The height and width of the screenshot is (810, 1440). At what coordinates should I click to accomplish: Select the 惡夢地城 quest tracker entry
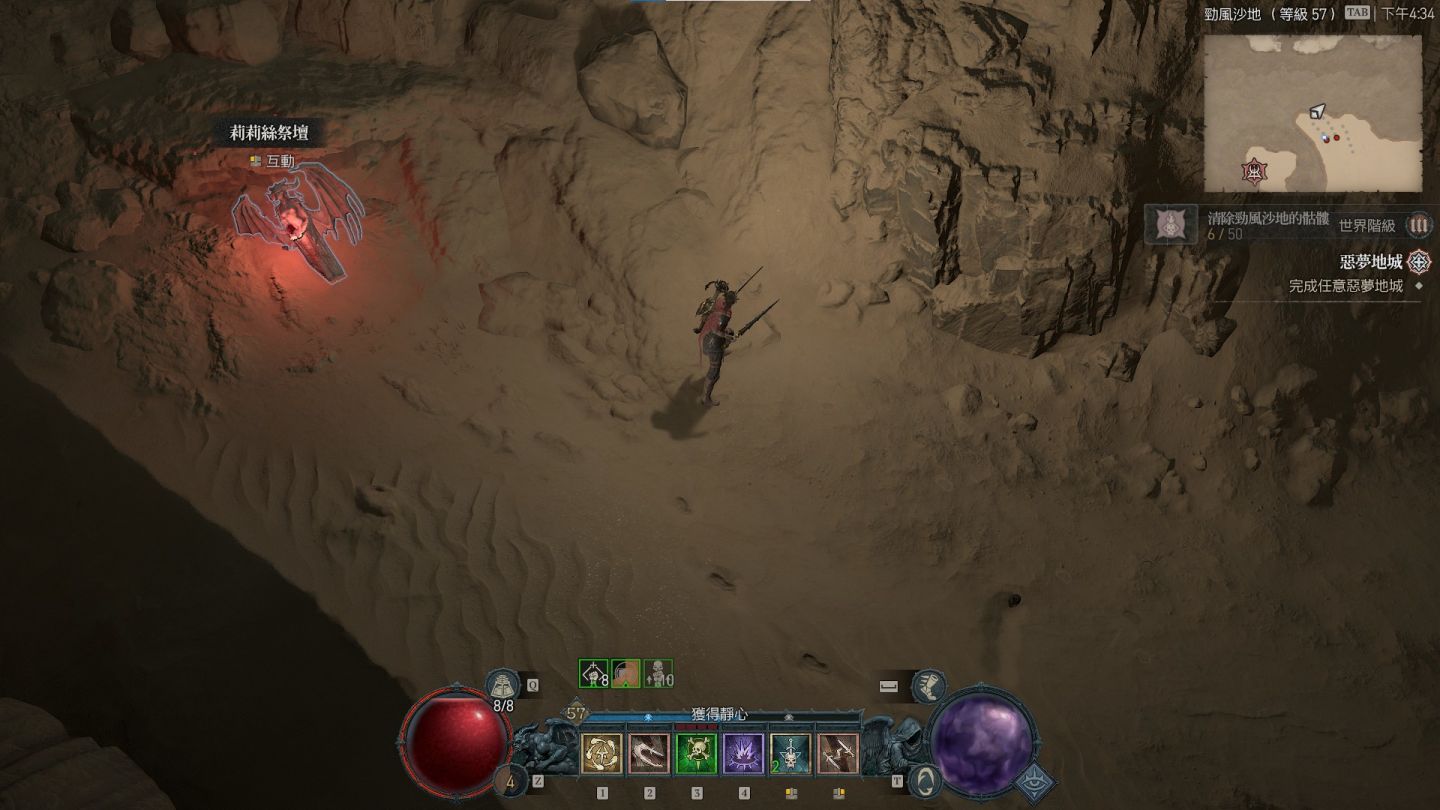point(1374,262)
